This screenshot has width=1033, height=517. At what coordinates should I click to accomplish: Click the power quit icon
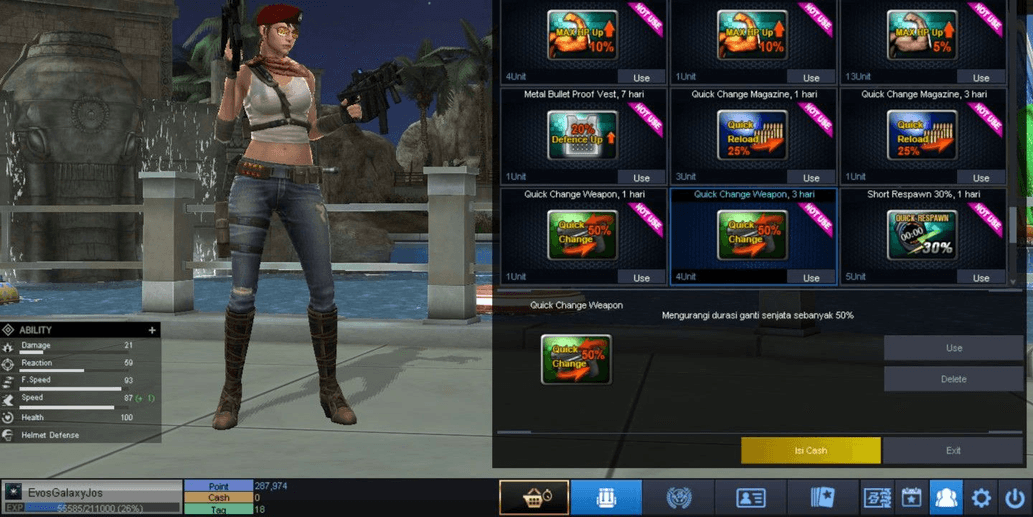(x=1015, y=497)
